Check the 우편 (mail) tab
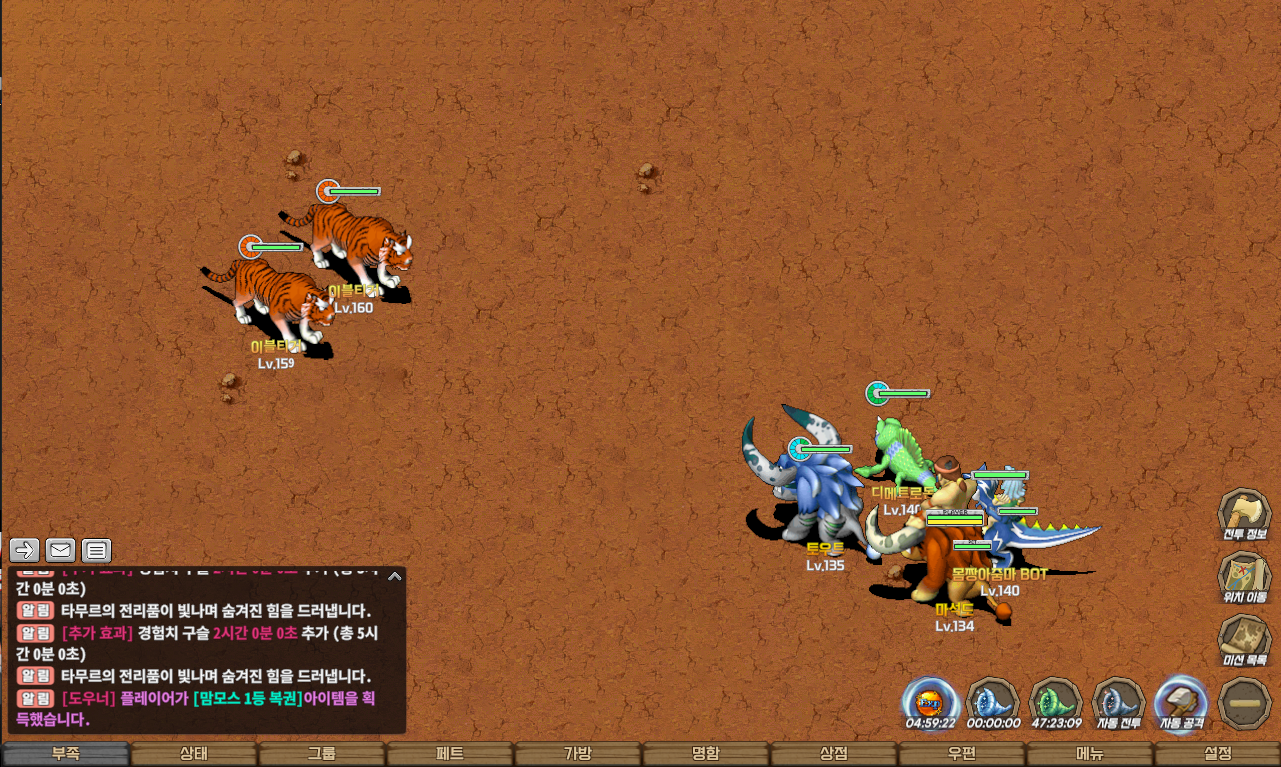1281x767 pixels. (962, 754)
